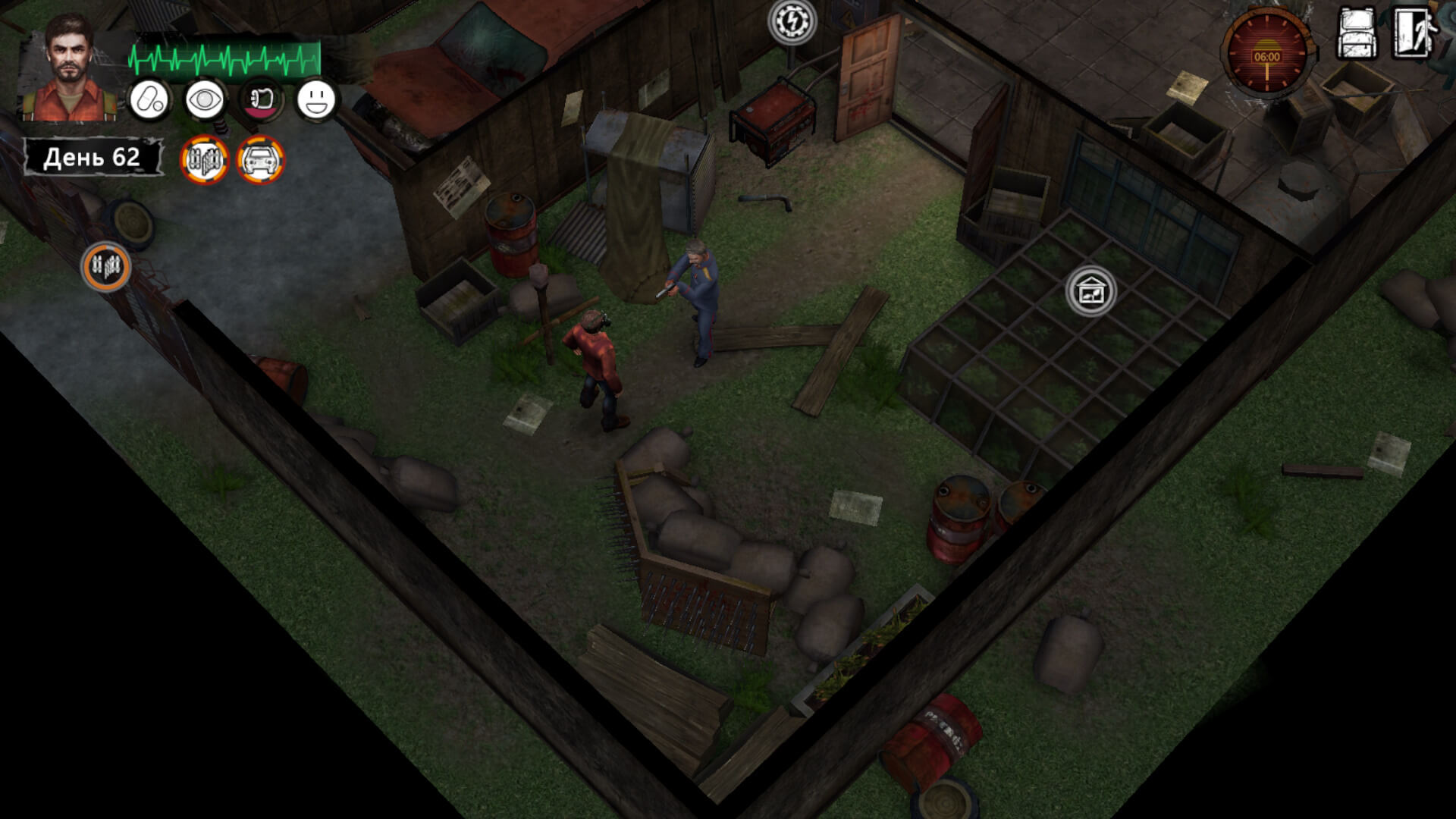
Task: Select the bandaged arm injury icon
Action: [x=262, y=99]
